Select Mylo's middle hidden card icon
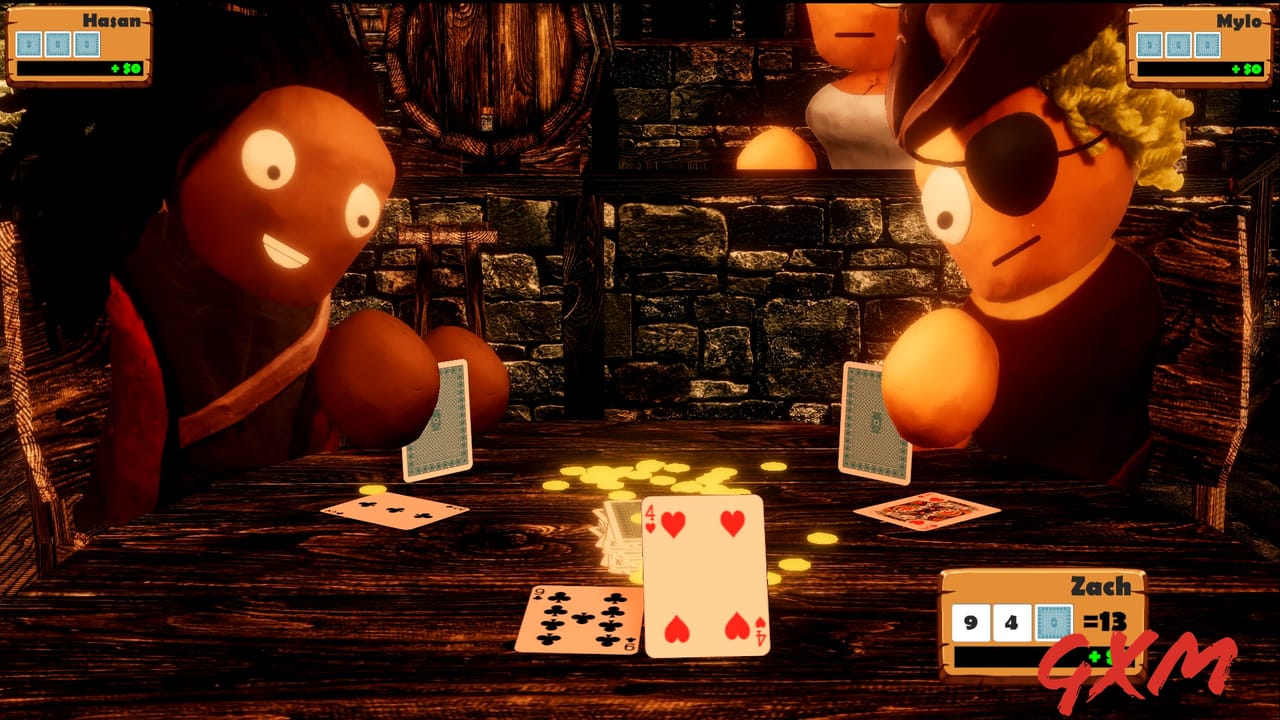This screenshot has height=720, width=1280. [1179, 45]
